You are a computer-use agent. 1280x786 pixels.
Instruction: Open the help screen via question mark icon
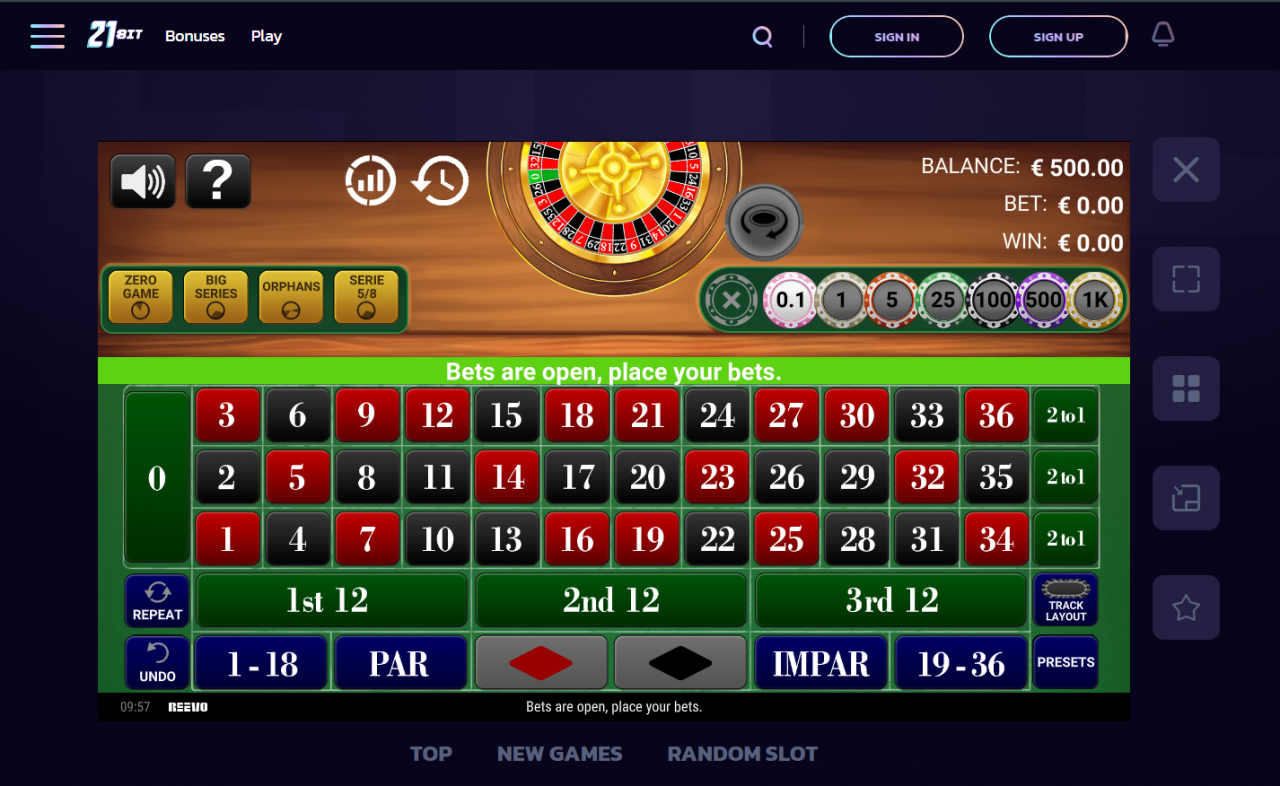point(218,180)
